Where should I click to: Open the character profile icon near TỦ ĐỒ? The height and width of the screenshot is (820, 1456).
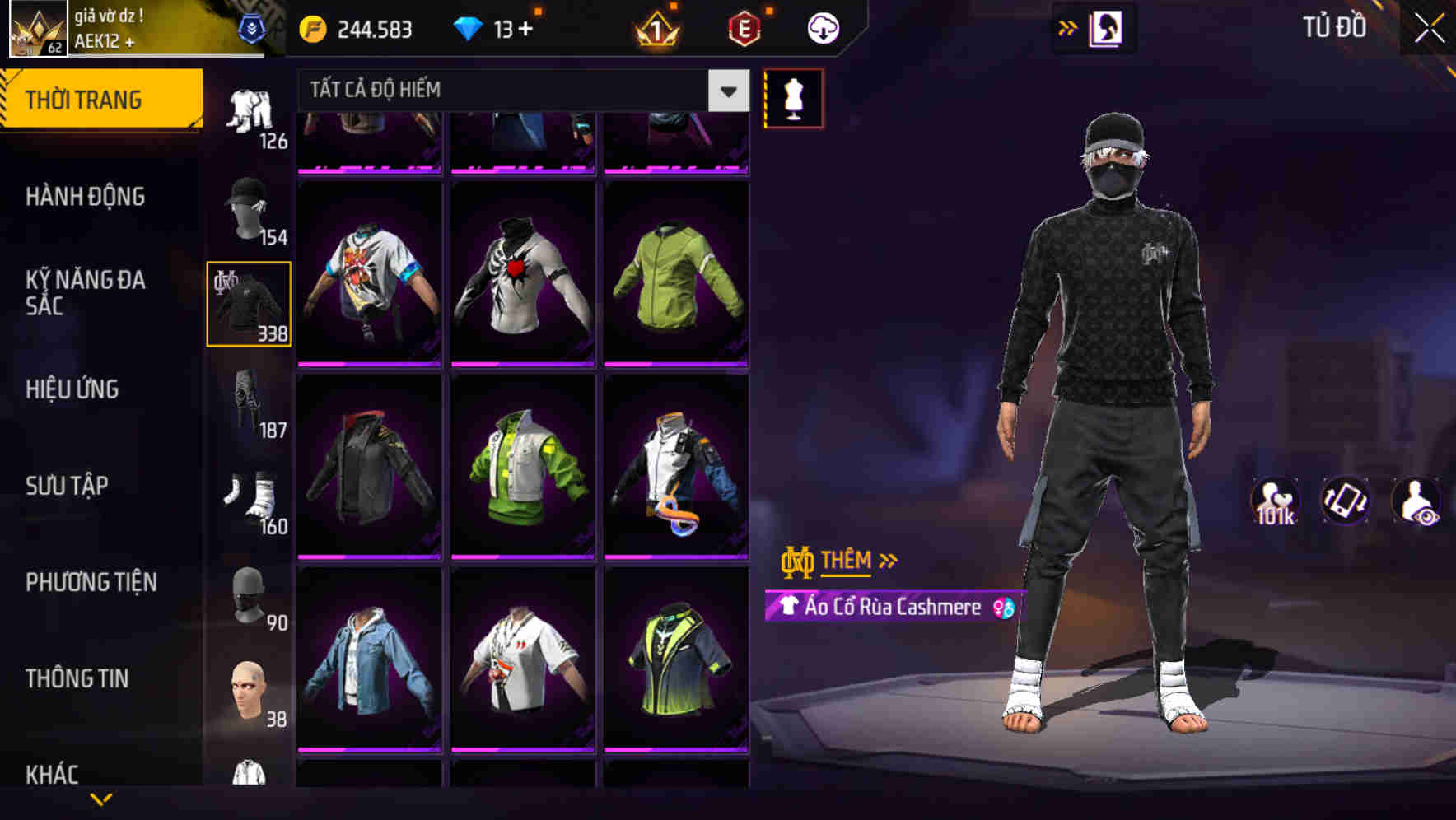pos(1104,27)
